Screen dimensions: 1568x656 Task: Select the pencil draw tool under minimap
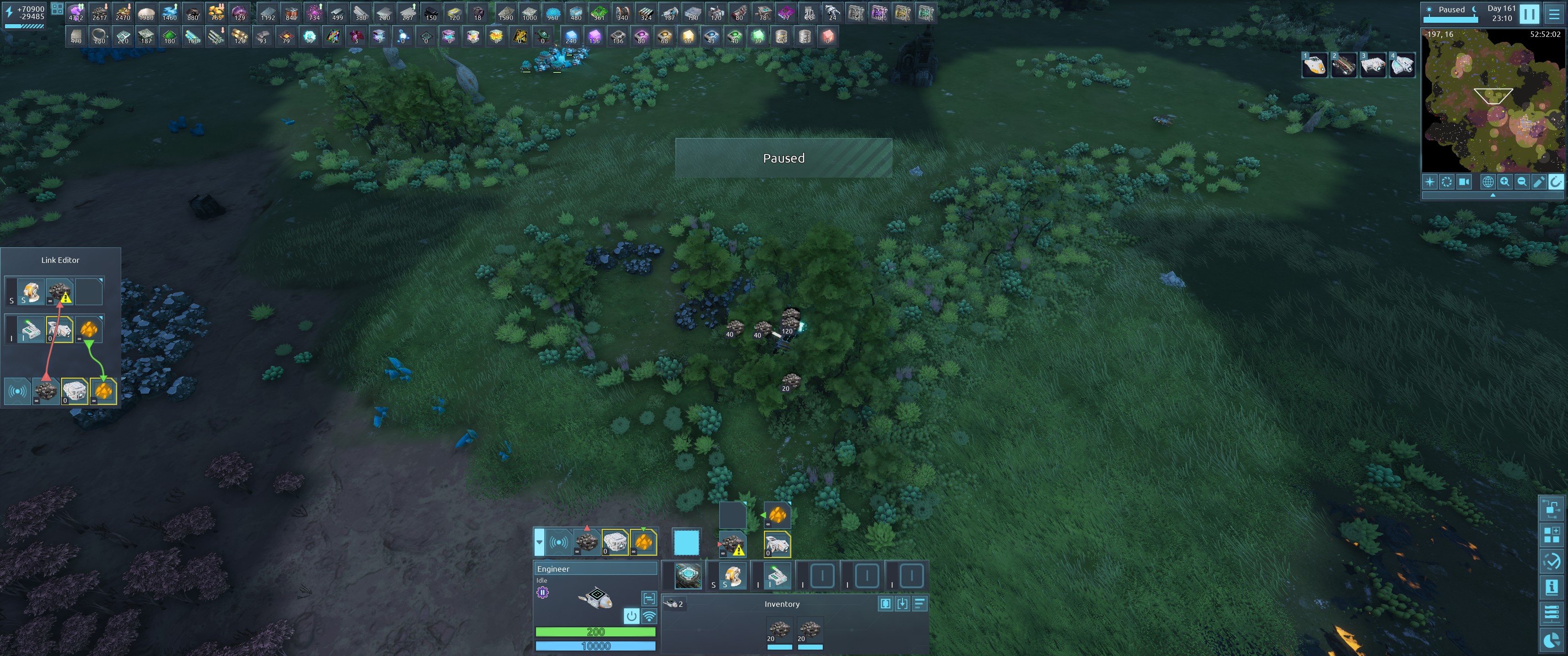point(1539,182)
